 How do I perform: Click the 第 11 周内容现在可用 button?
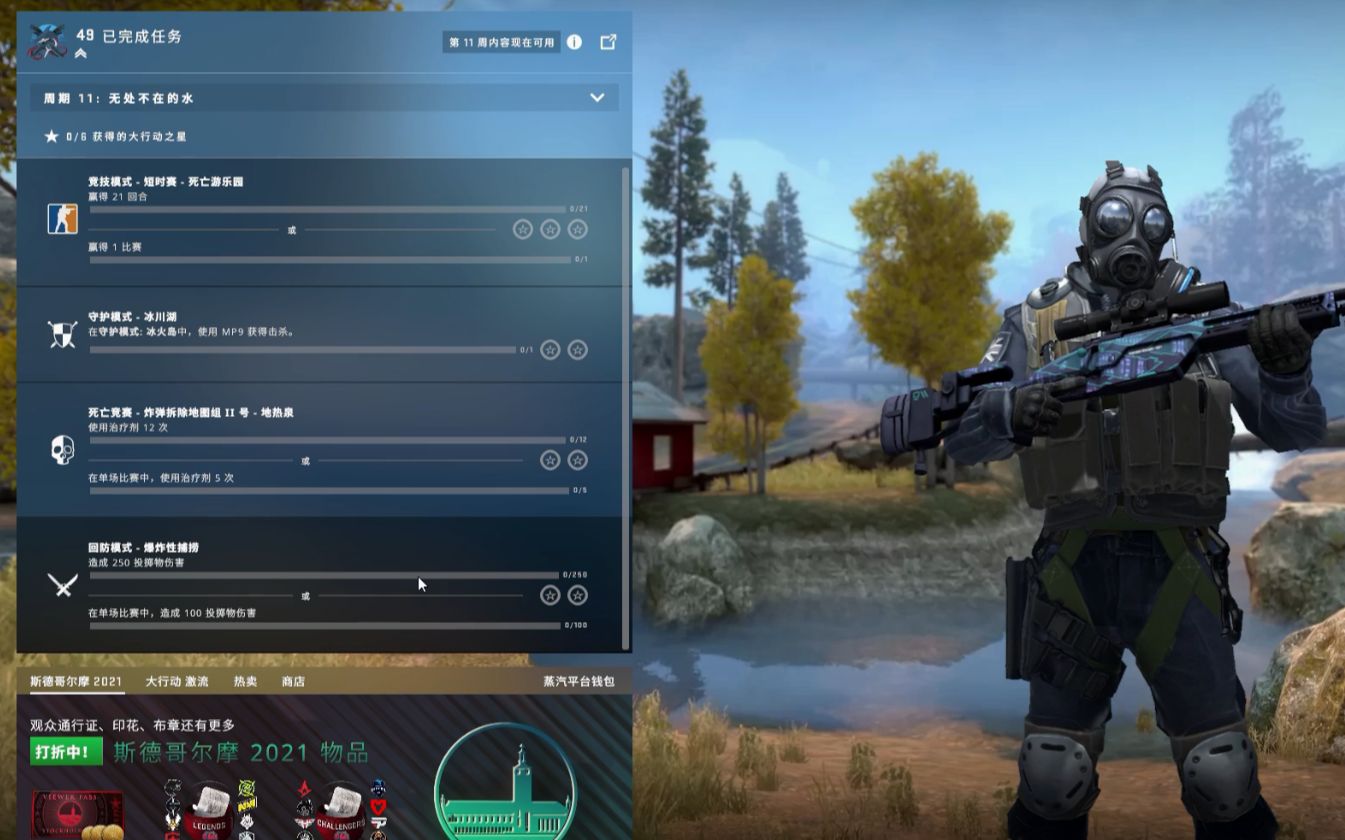498,43
